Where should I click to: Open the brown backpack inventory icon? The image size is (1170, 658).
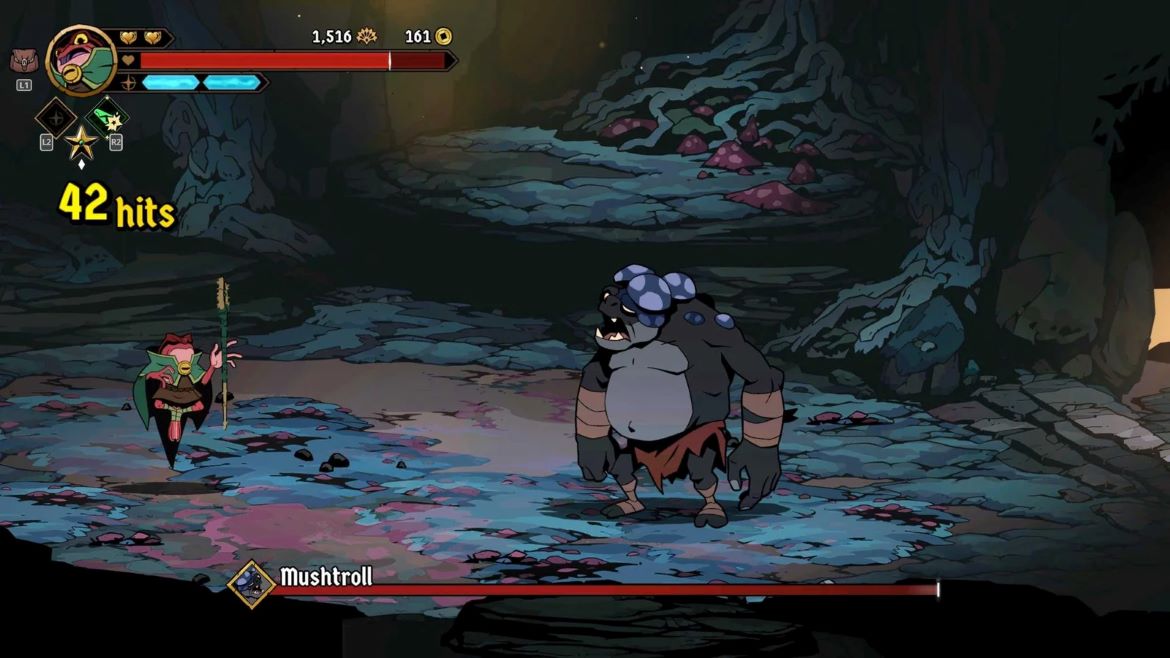click(21, 62)
